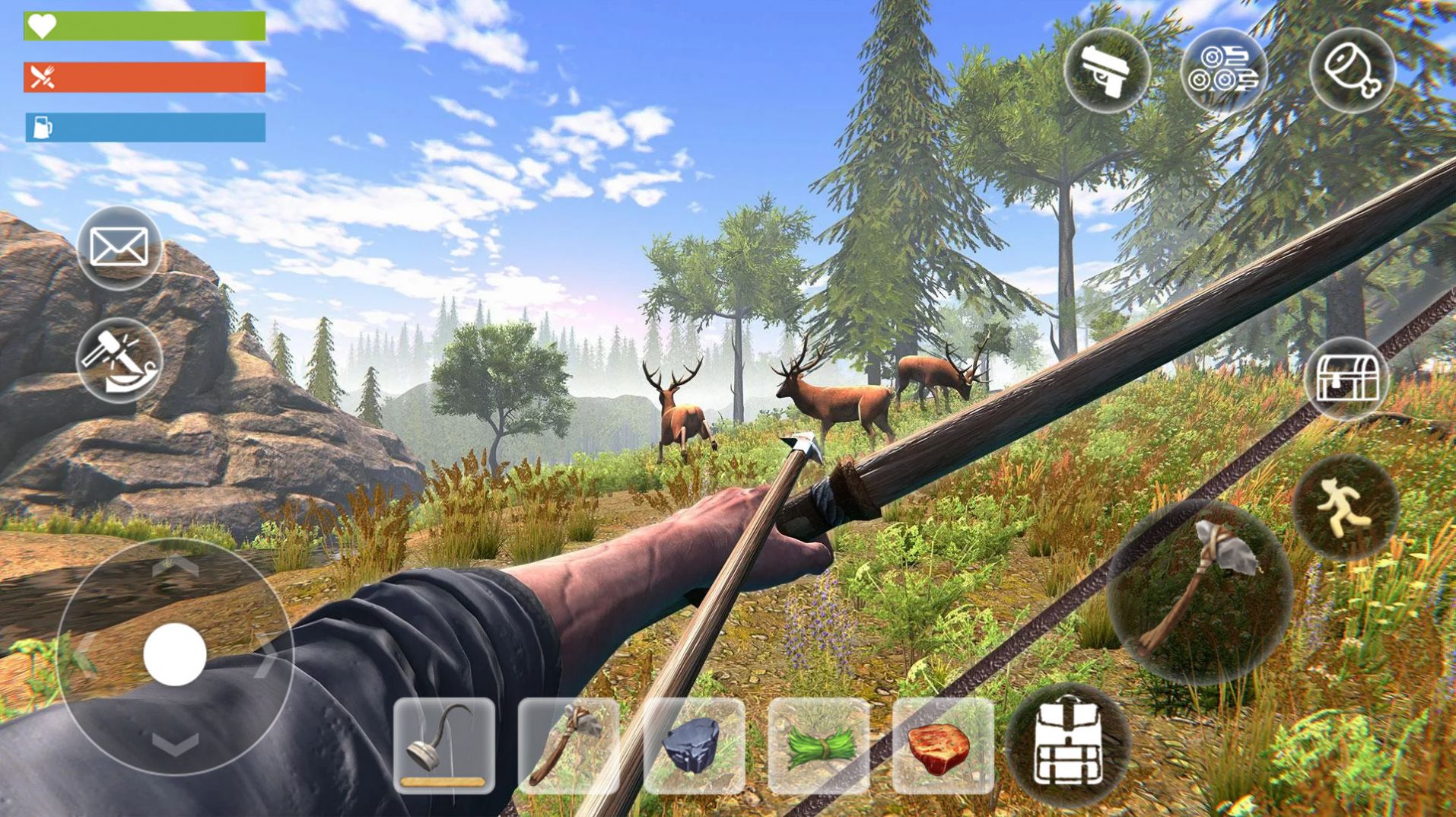This screenshot has height=817, width=1456.
Task: Open the pistol weapon button
Action: (1107, 71)
